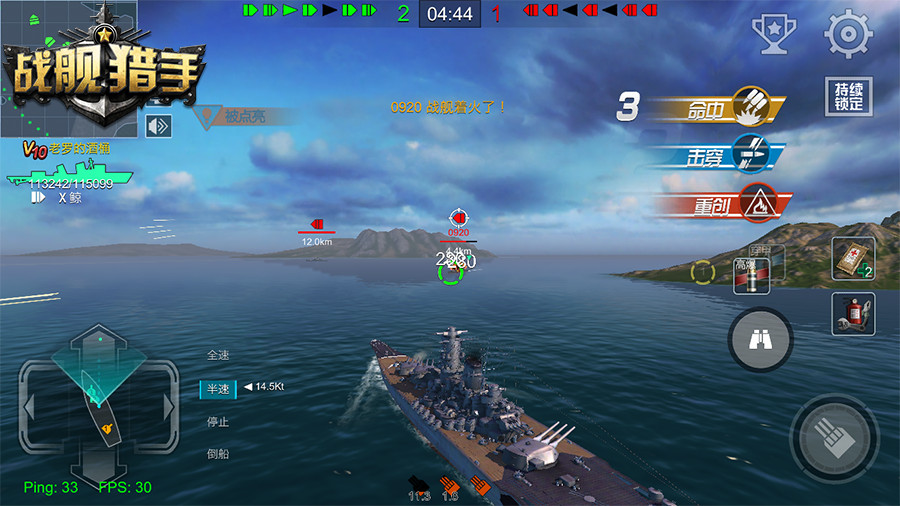Use the medical repair kit item
Viewport: 900px width, 506px height.
[x=852, y=258]
